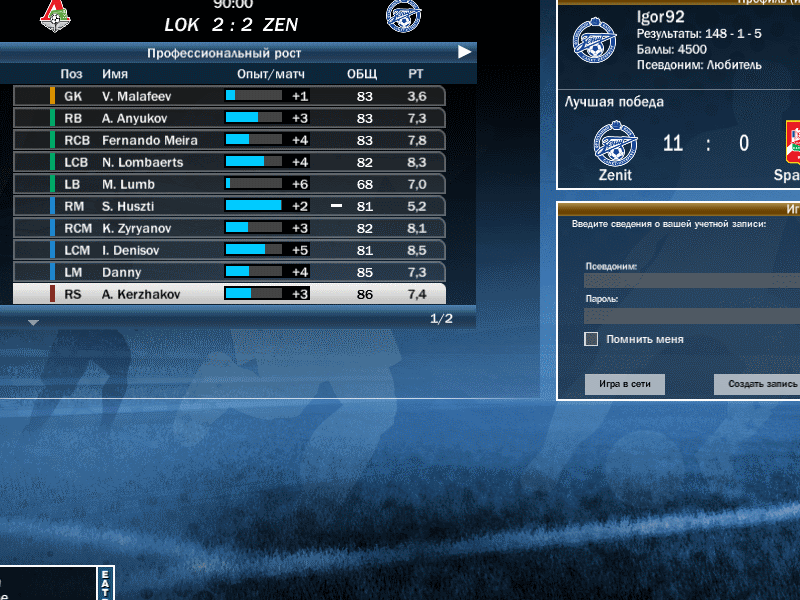Click the Пароль password field
800x600 pixels.
click(x=692, y=316)
